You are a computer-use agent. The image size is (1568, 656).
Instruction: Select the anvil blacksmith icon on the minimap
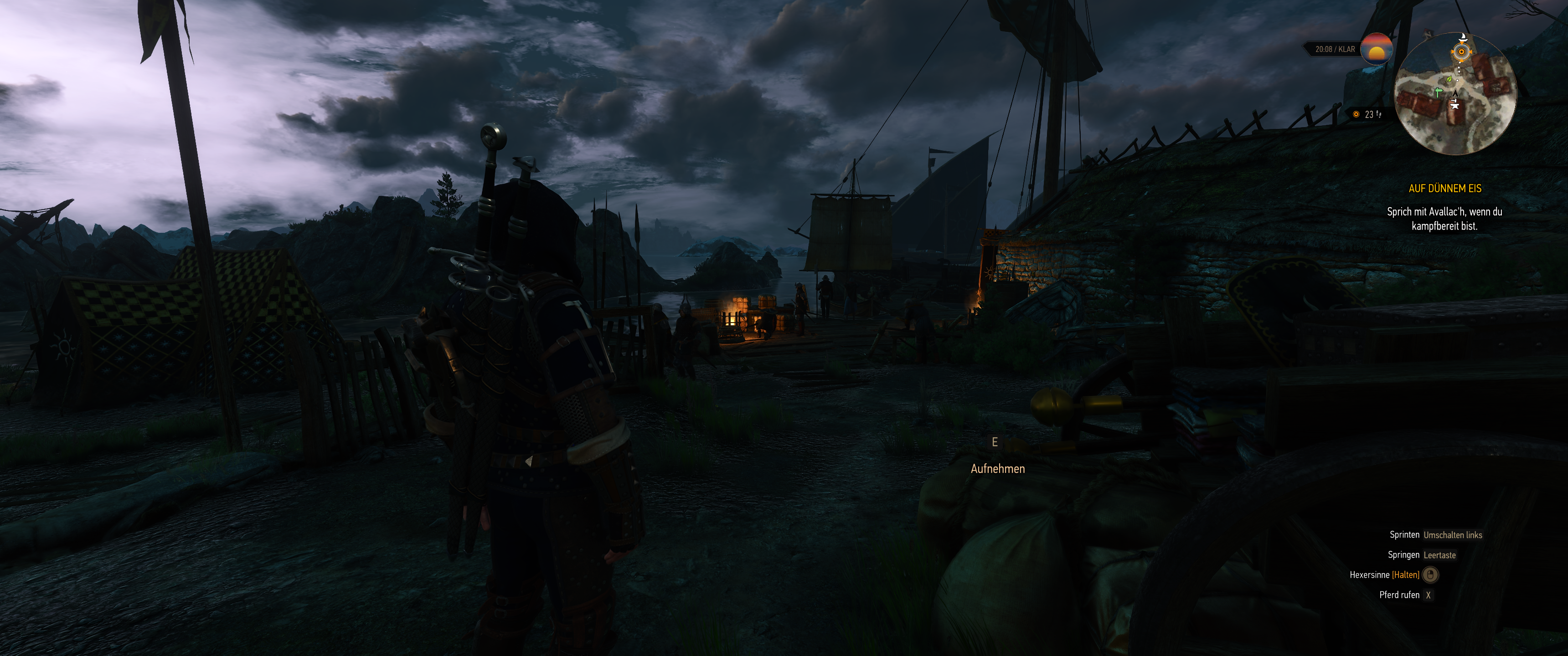click(1455, 106)
